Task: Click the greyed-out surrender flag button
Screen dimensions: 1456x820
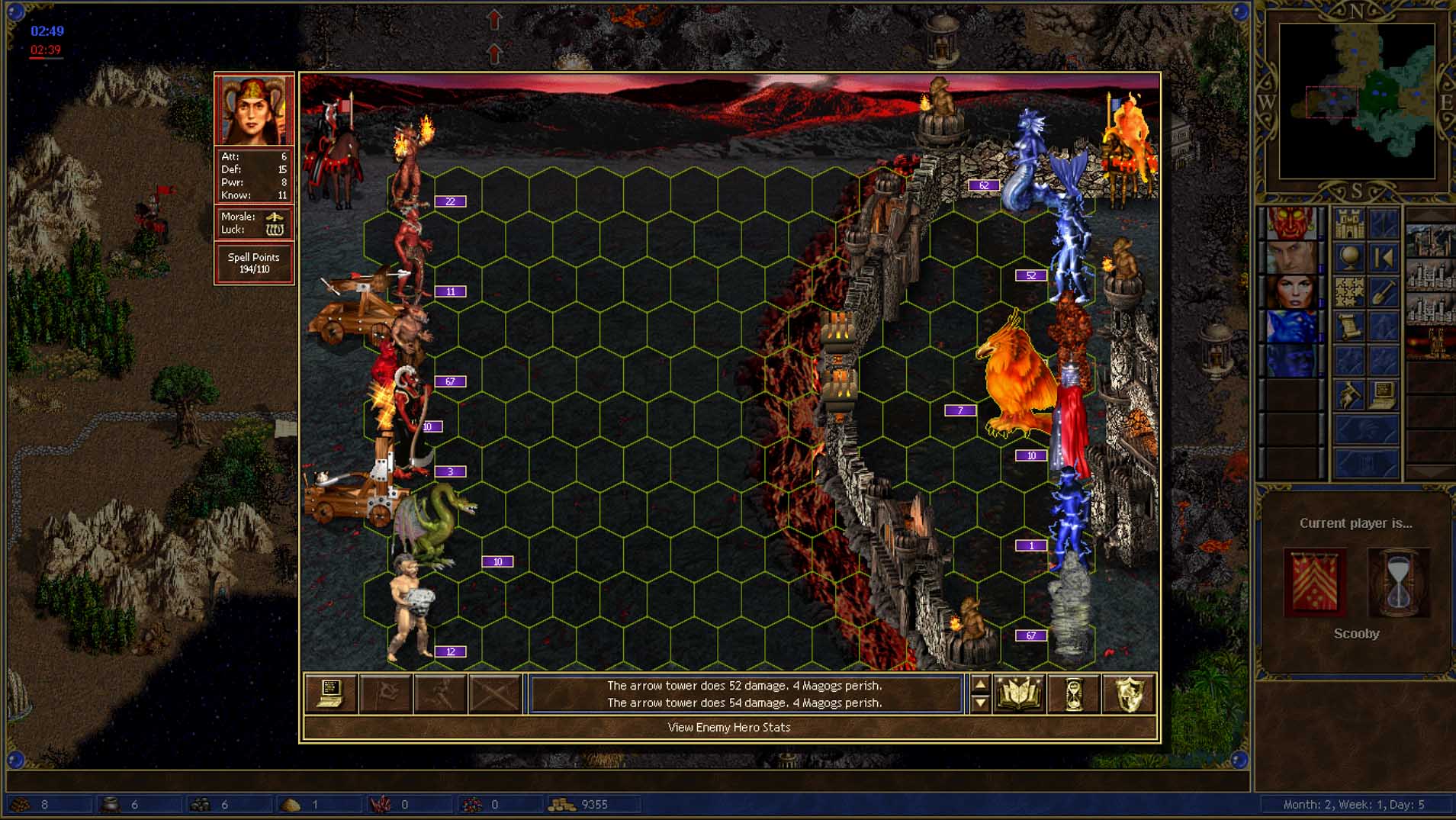Action: tap(385, 693)
